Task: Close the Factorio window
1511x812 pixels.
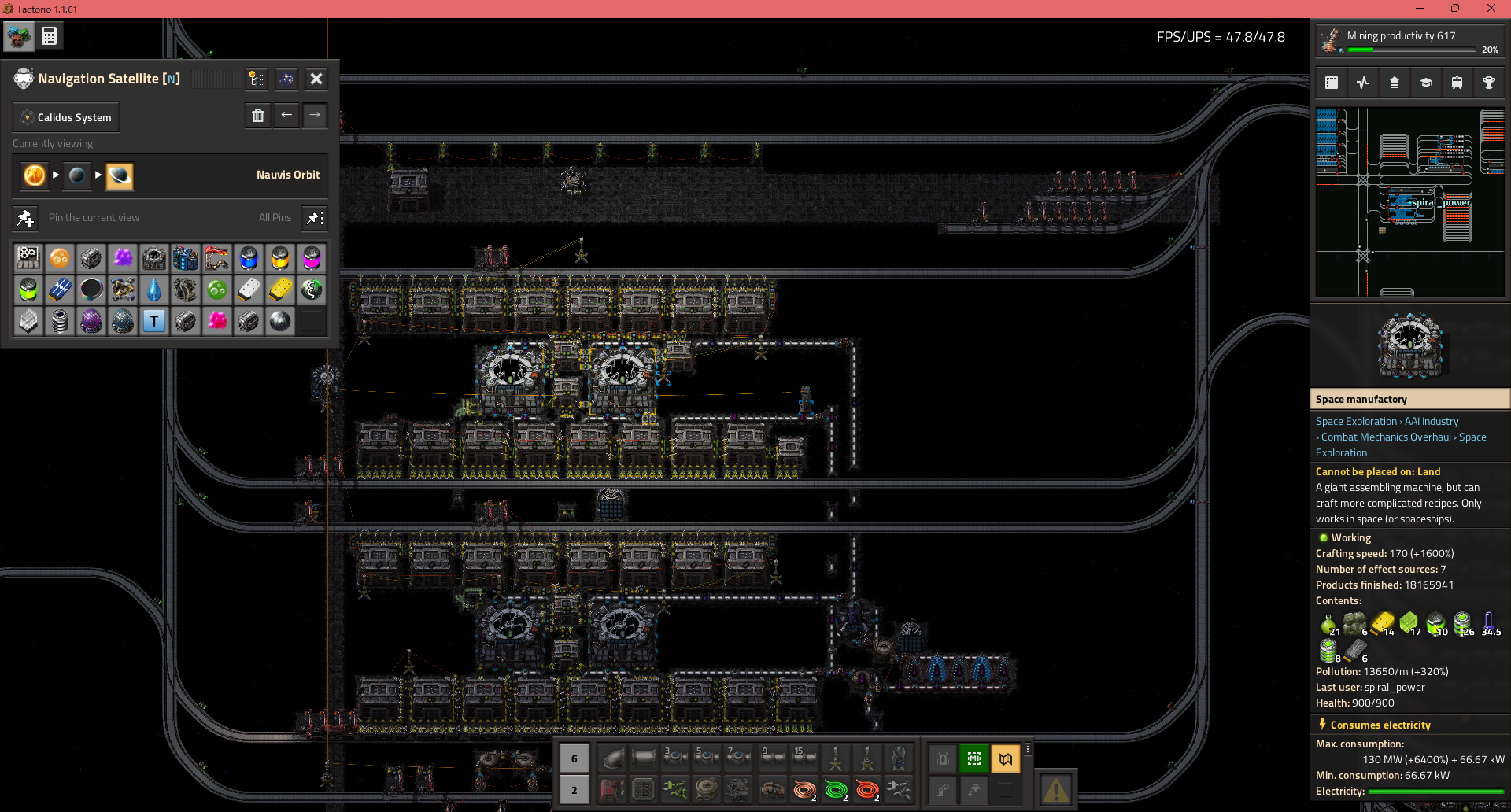Action: pyautogui.click(x=1491, y=9)
